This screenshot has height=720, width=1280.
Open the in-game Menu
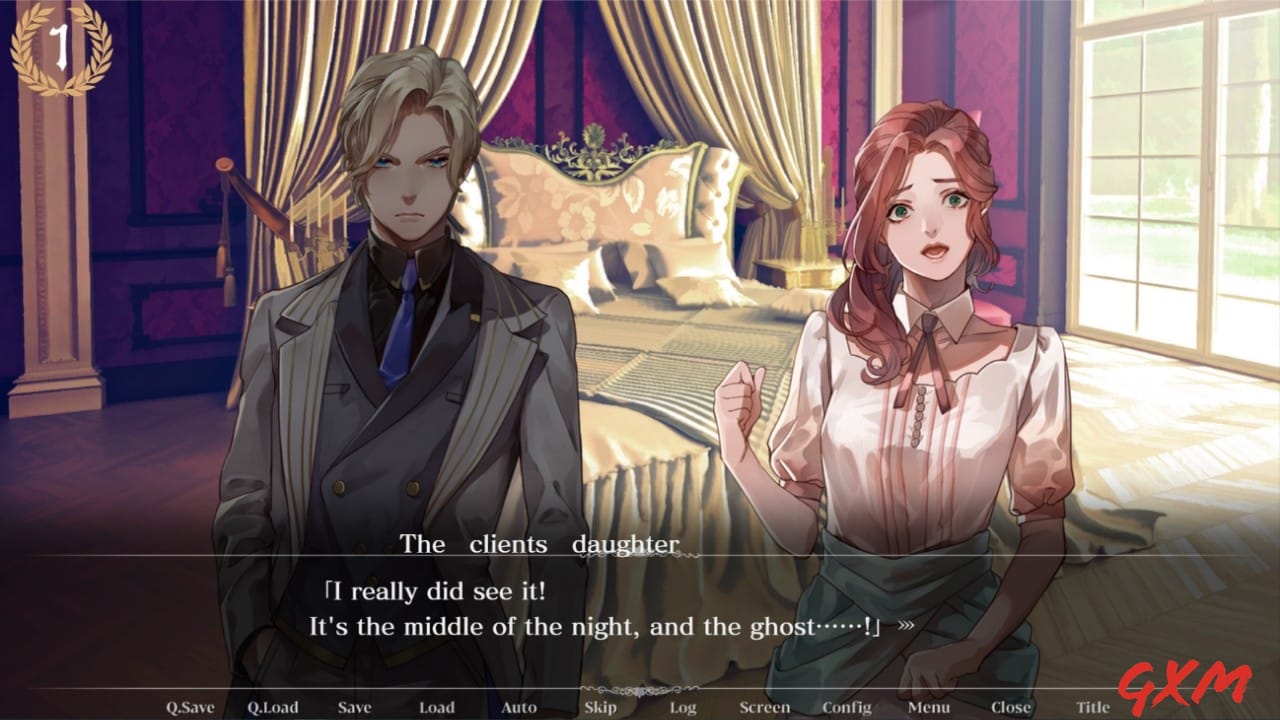(x=929, y=706)
